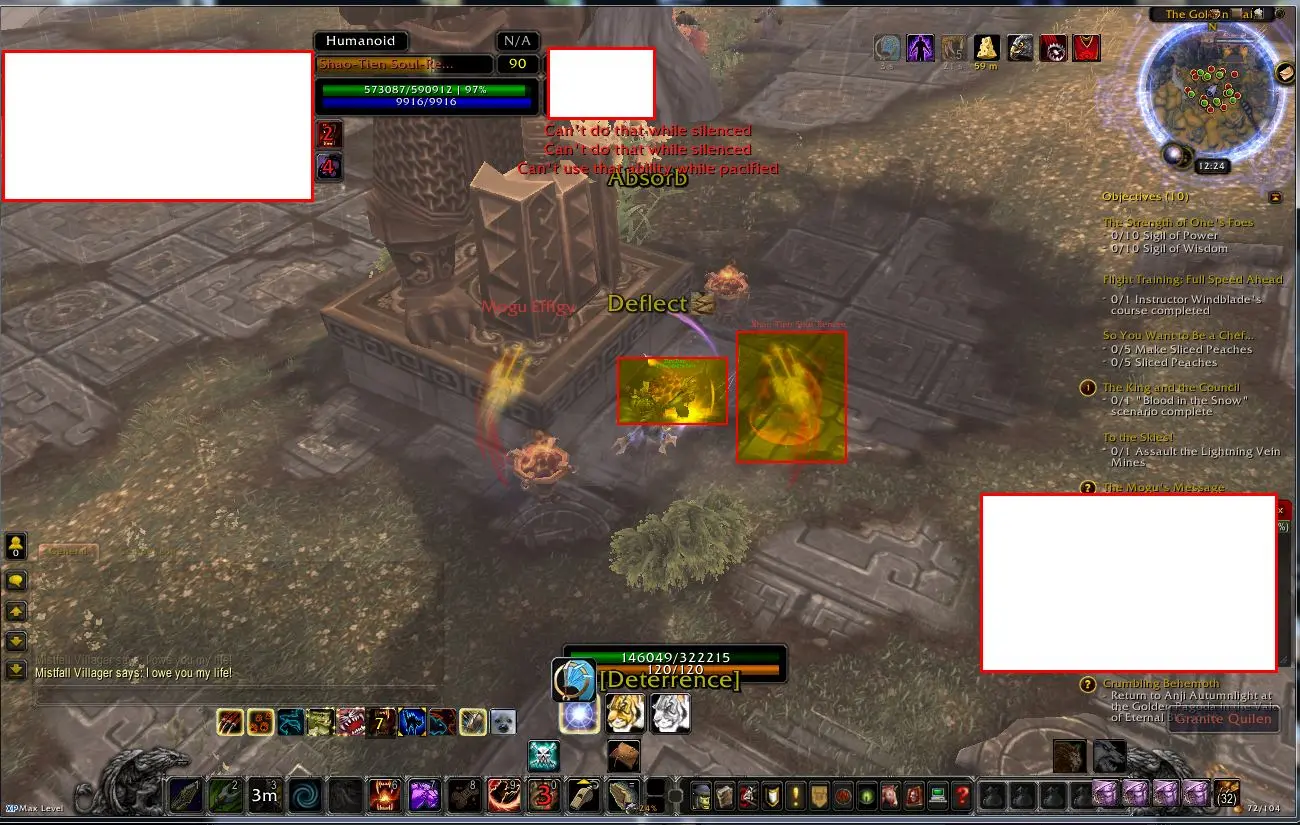Activate the blue swirl ability on the action bar
This screenshot has height=825, width=1300.
[305, 797]
